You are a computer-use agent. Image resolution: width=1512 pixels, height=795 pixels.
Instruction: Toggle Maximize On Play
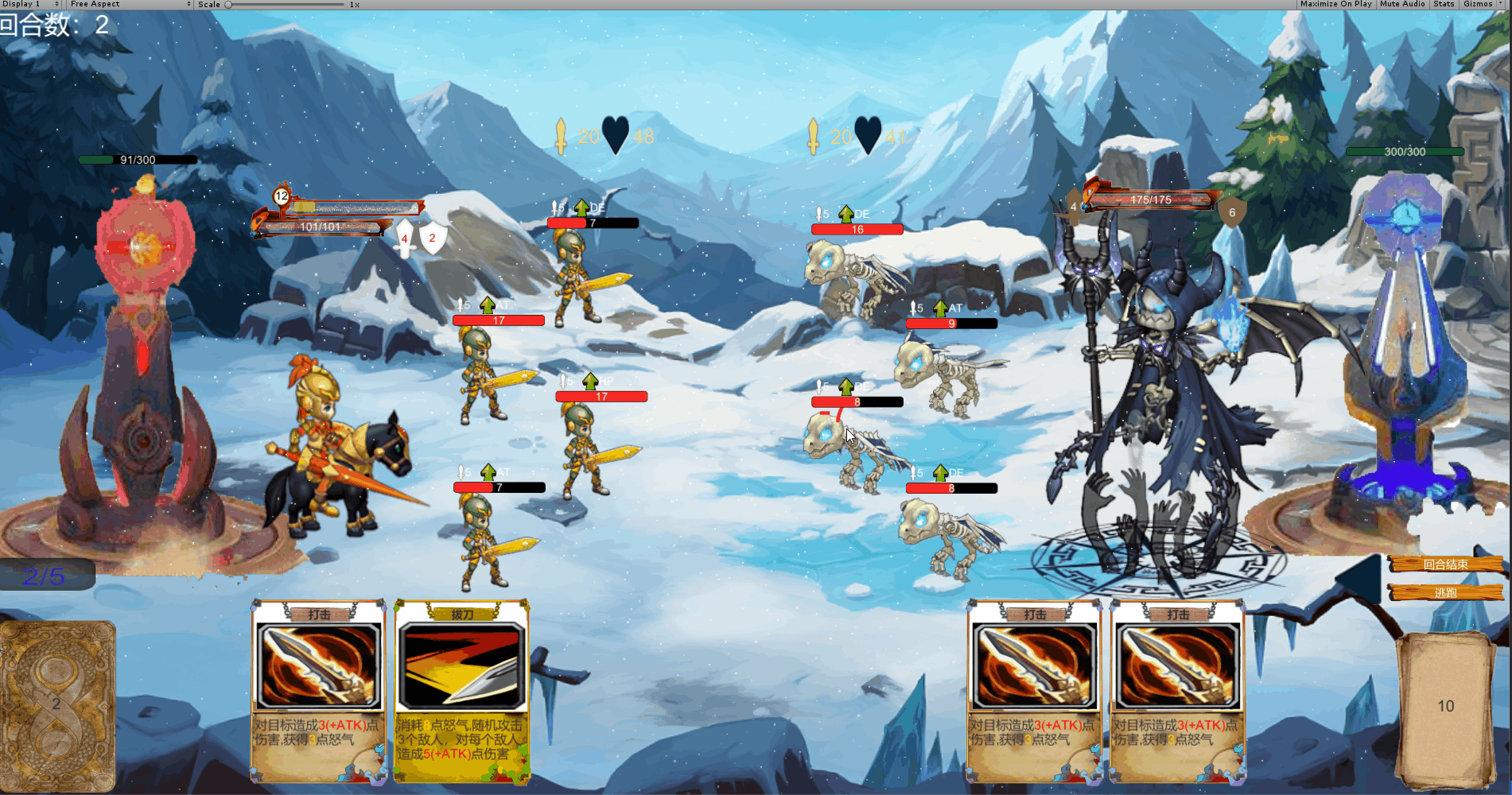1335,4
